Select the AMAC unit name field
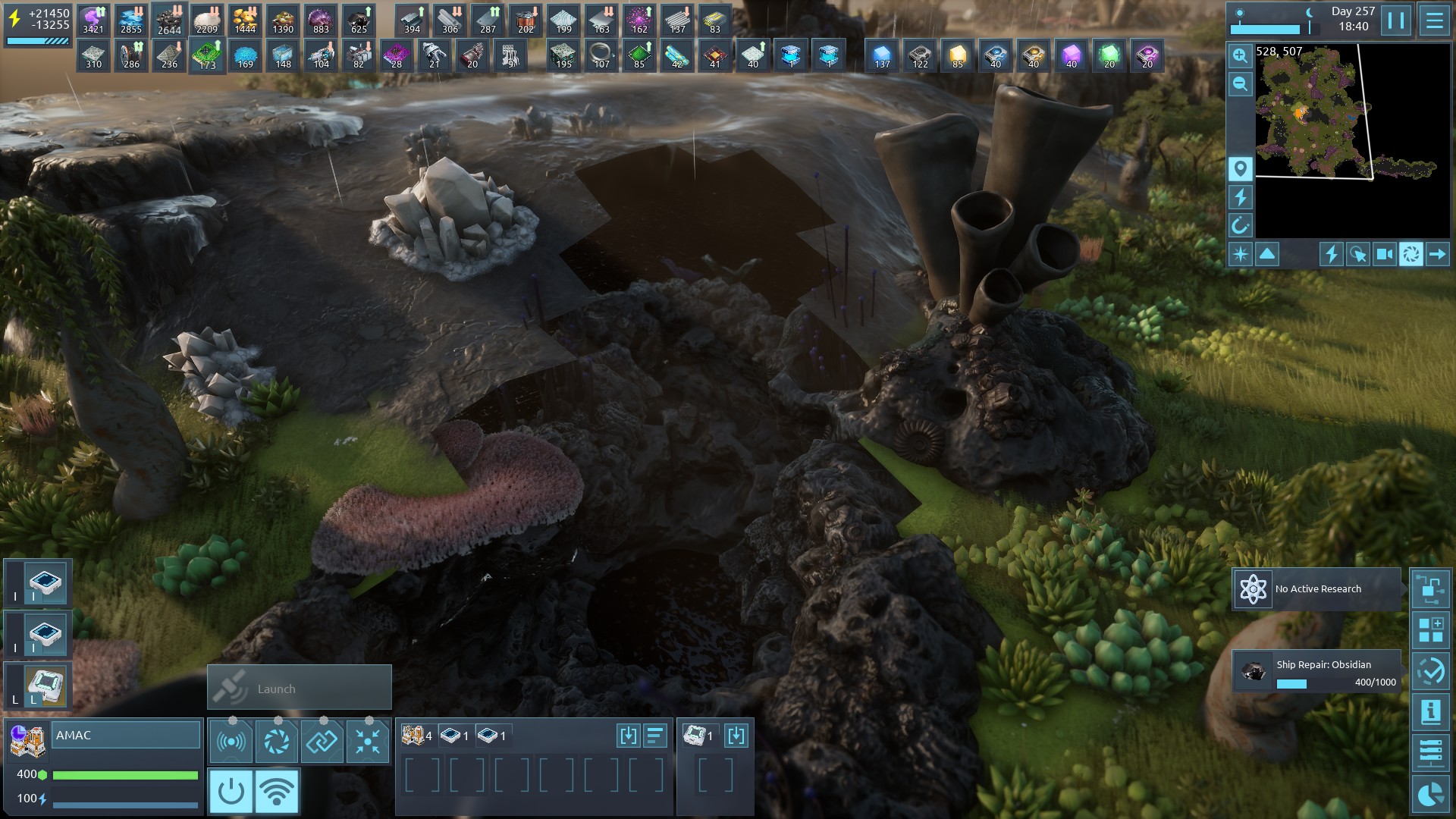1456x819 pixels. coord(126,736)
